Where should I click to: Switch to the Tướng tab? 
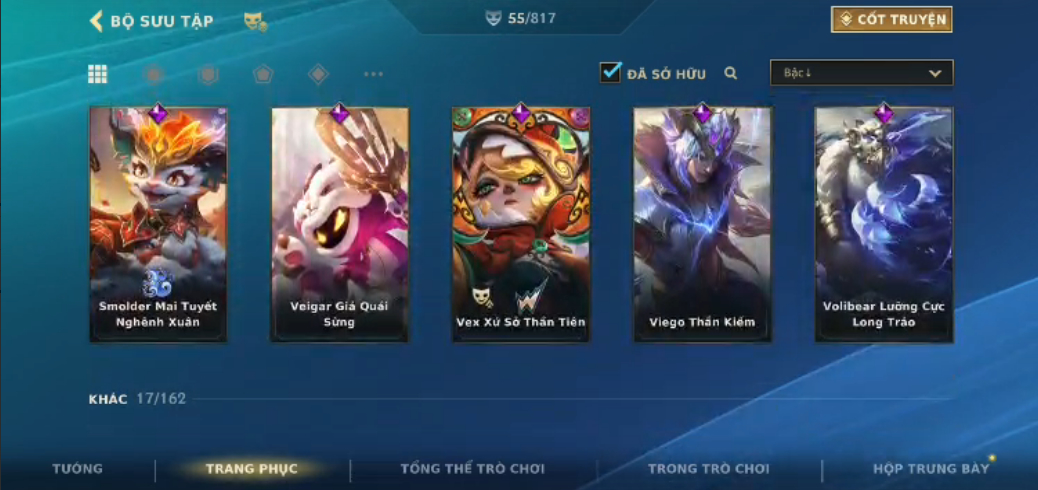77,469
